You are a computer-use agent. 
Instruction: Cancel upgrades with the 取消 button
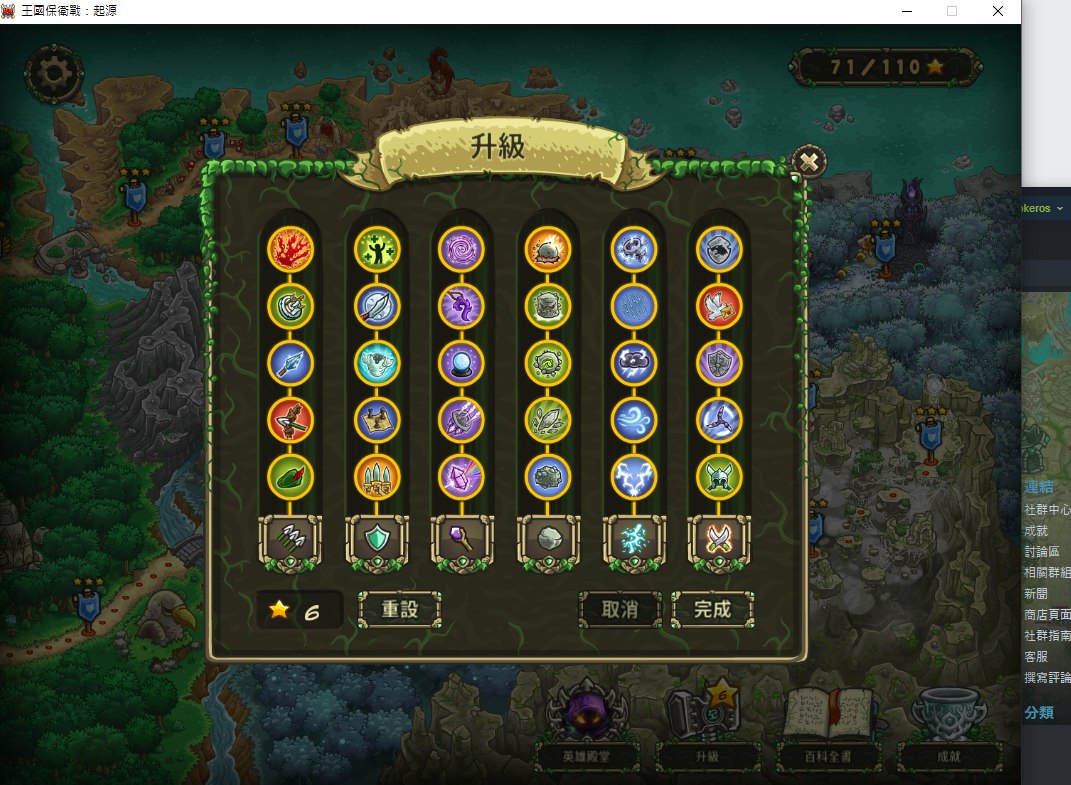tap(620, 609)
